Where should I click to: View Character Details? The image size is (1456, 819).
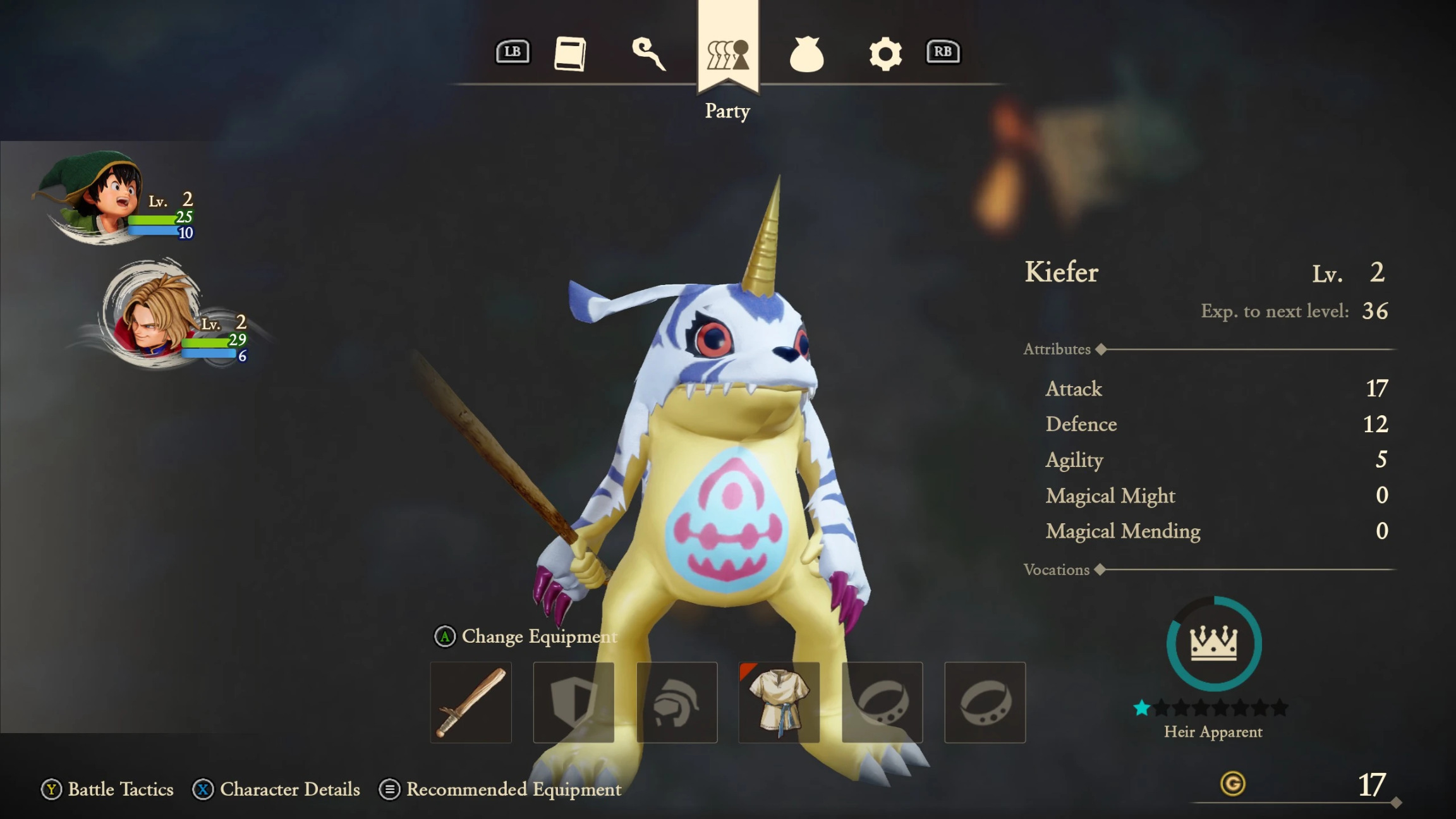point(276,789)
